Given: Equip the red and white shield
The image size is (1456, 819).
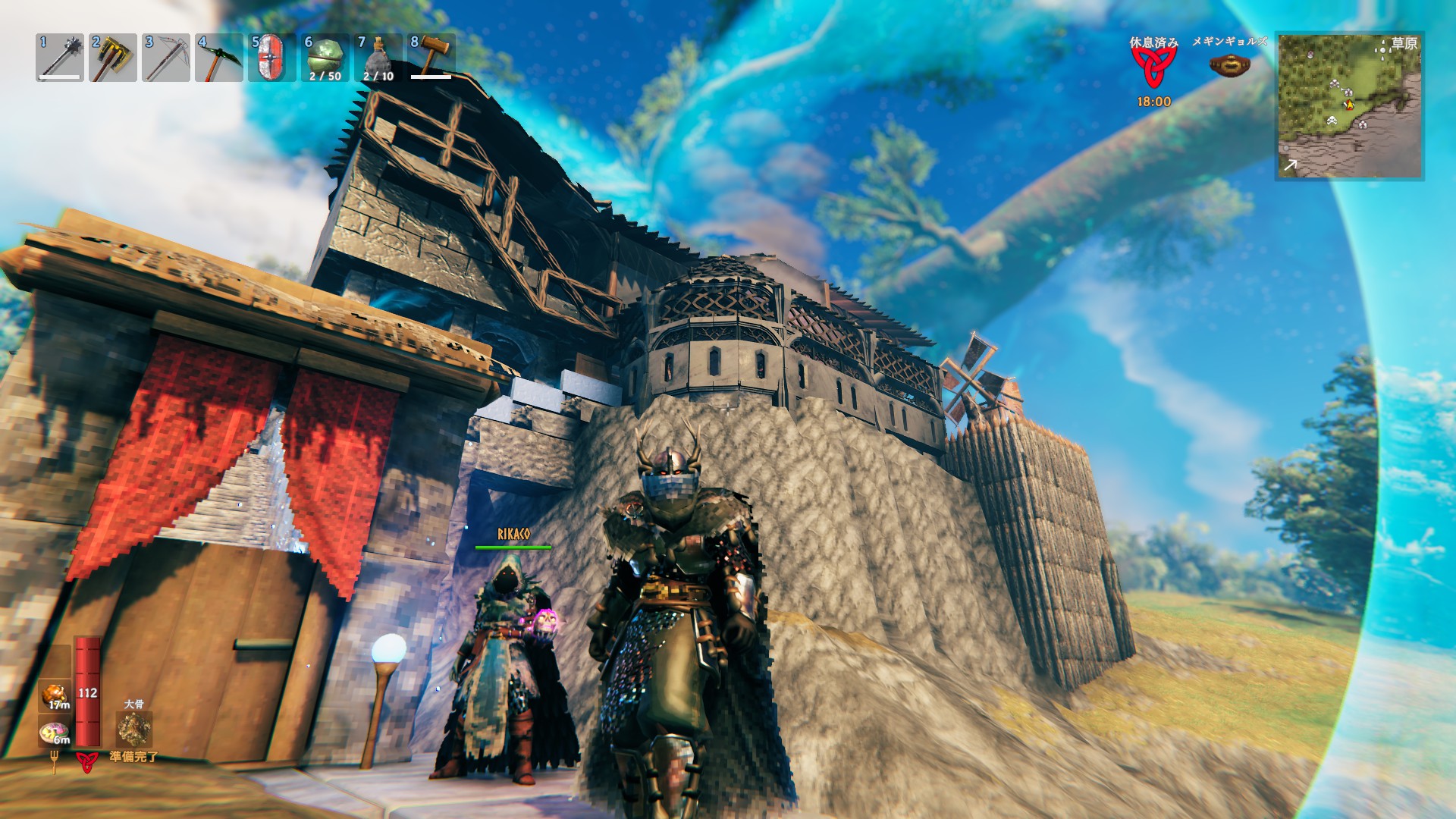Looking at the screenshot, I should point(272,58).
